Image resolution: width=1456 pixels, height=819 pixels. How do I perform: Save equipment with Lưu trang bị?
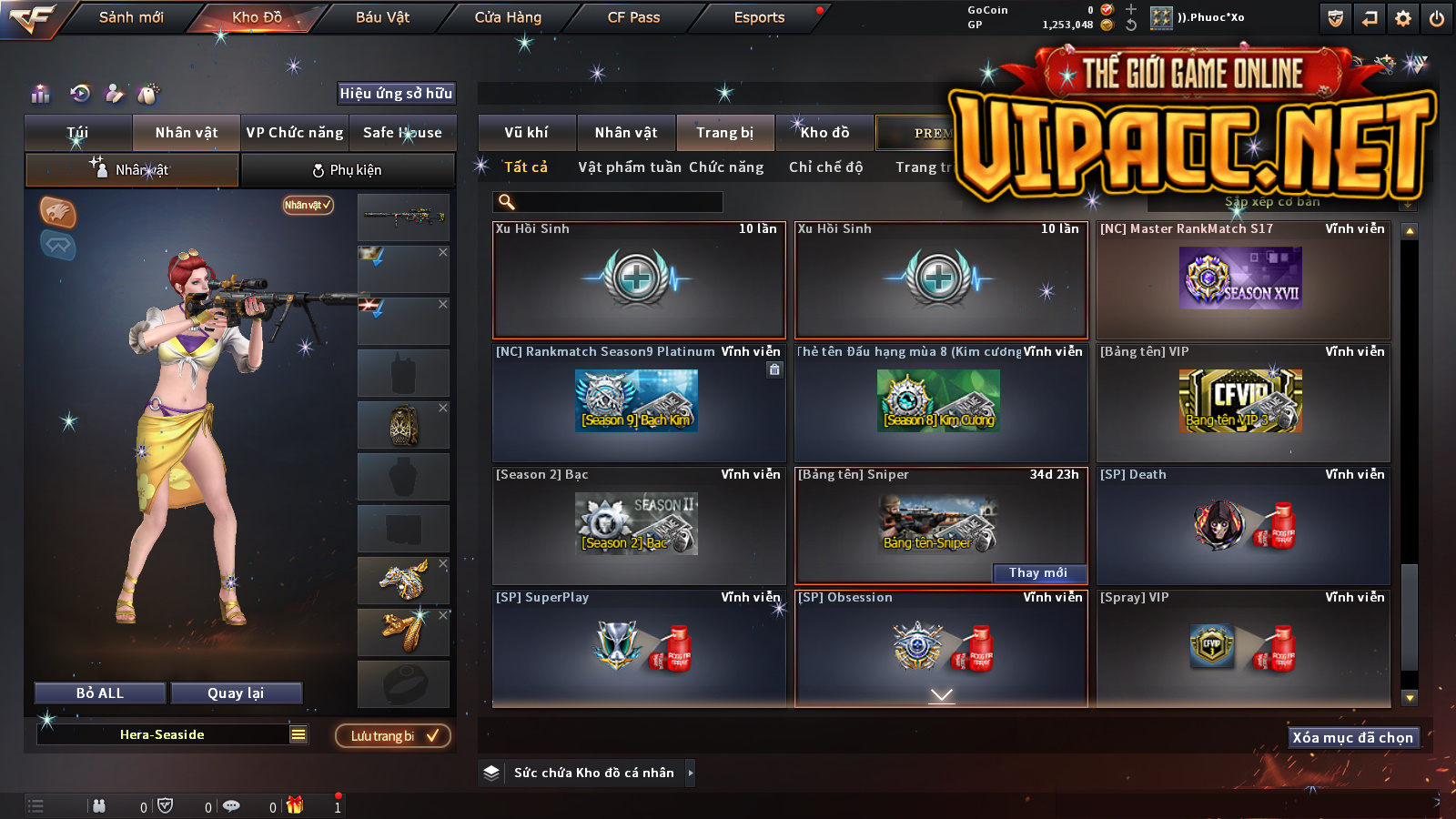pos(393,736)
